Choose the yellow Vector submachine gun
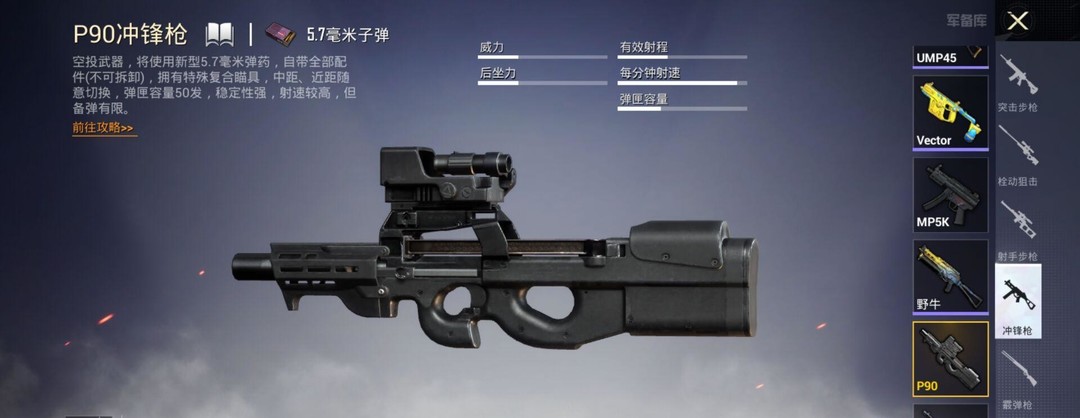This screenshot has height=418, width=1080. coord(950,112)
